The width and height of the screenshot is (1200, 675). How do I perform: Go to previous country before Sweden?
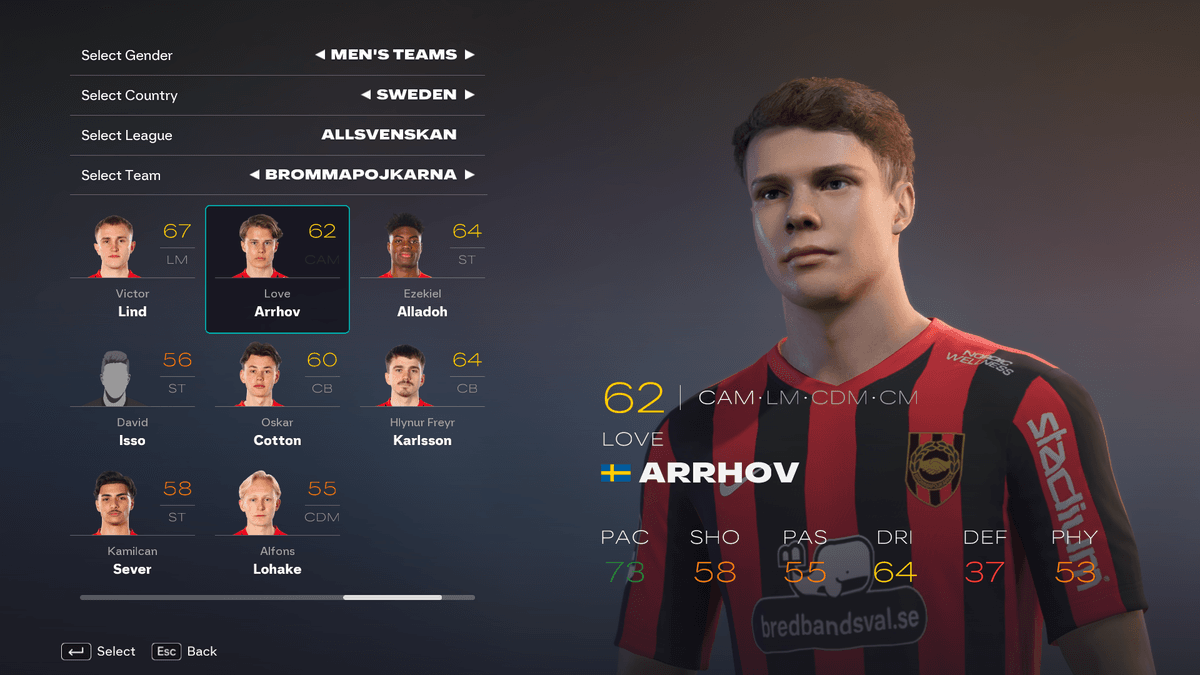pos(366,95)
